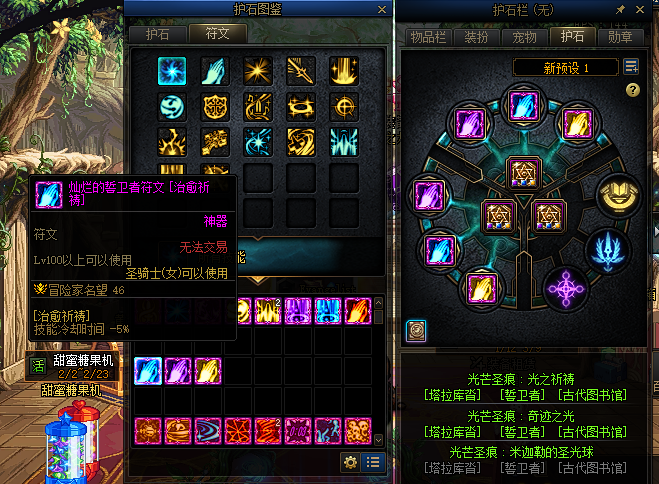Go to the 勋章 tab
The height and width of the screenshot is (484, 659).
point(619,37)
